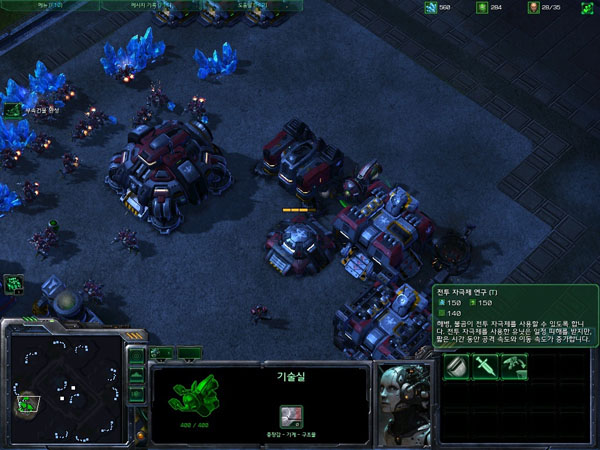
Task: Select the first control group tab
Action: (162, 353)
